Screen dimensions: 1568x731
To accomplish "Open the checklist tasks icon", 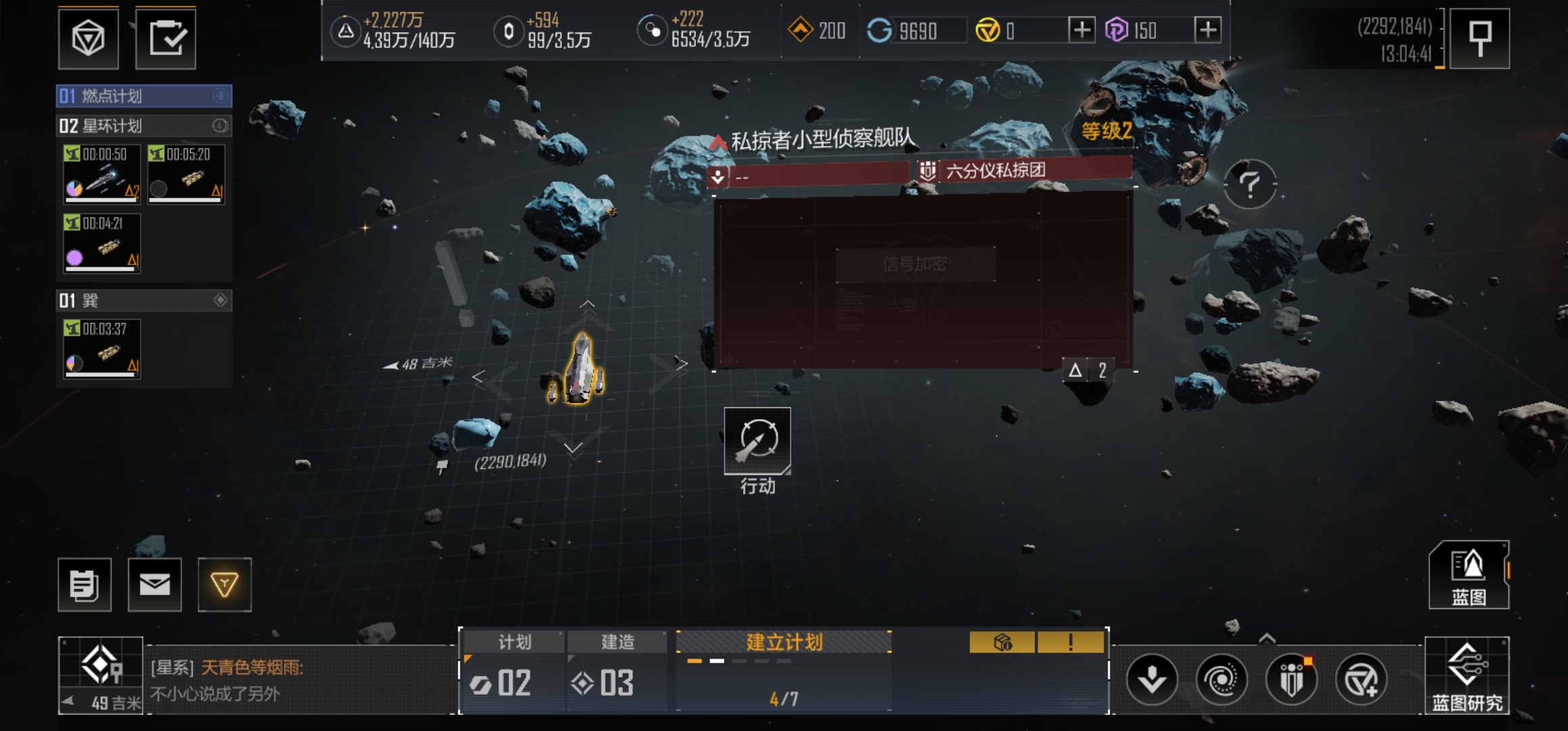I will pos(166,39).
